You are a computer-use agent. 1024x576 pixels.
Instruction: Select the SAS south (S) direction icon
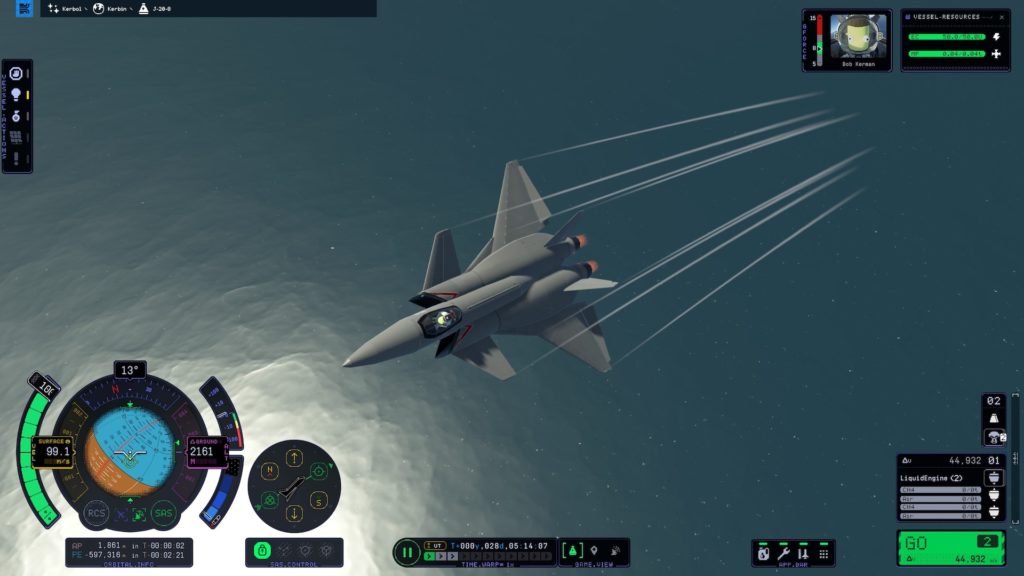pyautogui.click(x=320, y=501)
